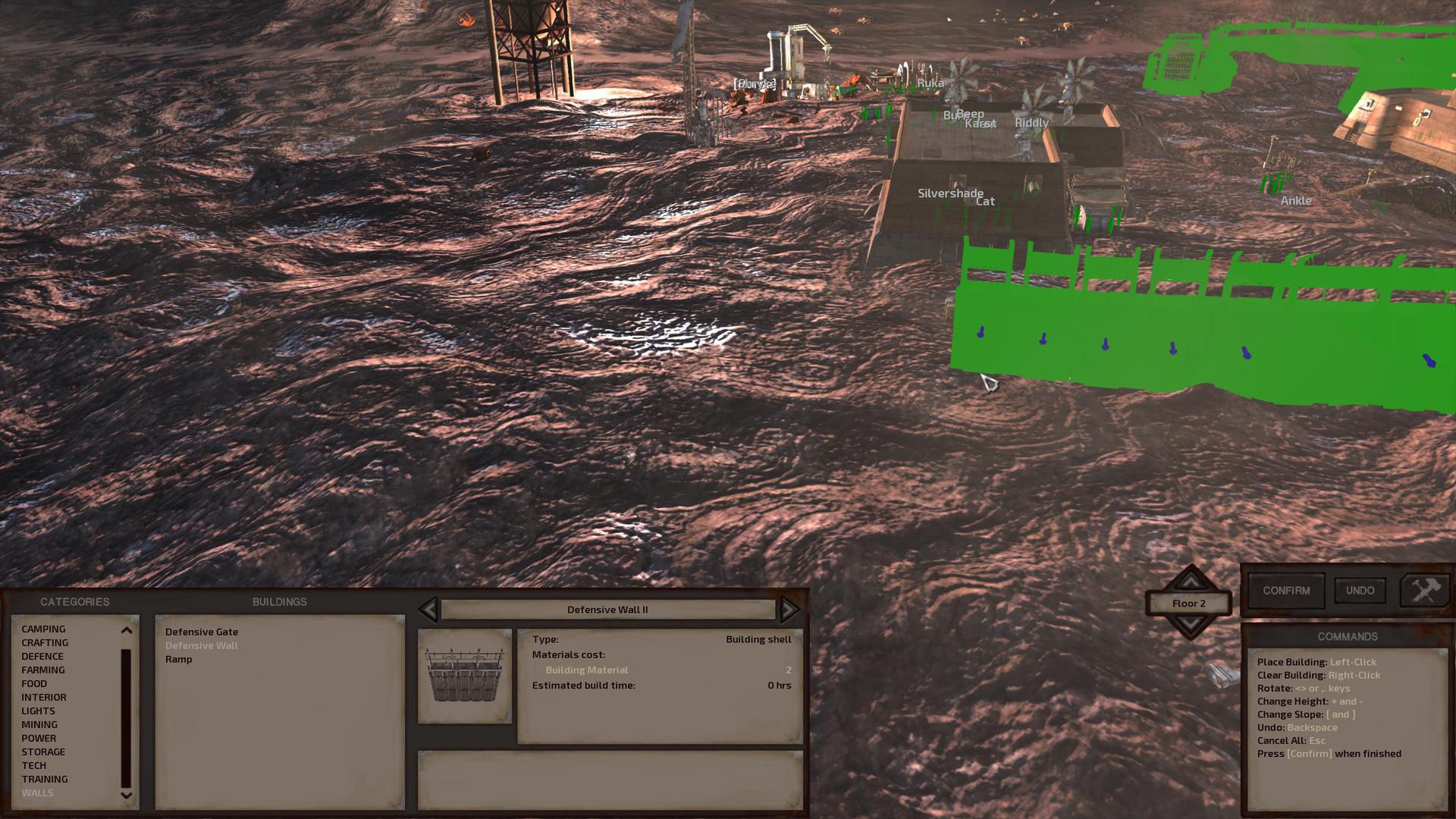Select the DEFENCE category
Viewport: 1456px width, 819px height.
pyautogui.click(x=43, y=656)
